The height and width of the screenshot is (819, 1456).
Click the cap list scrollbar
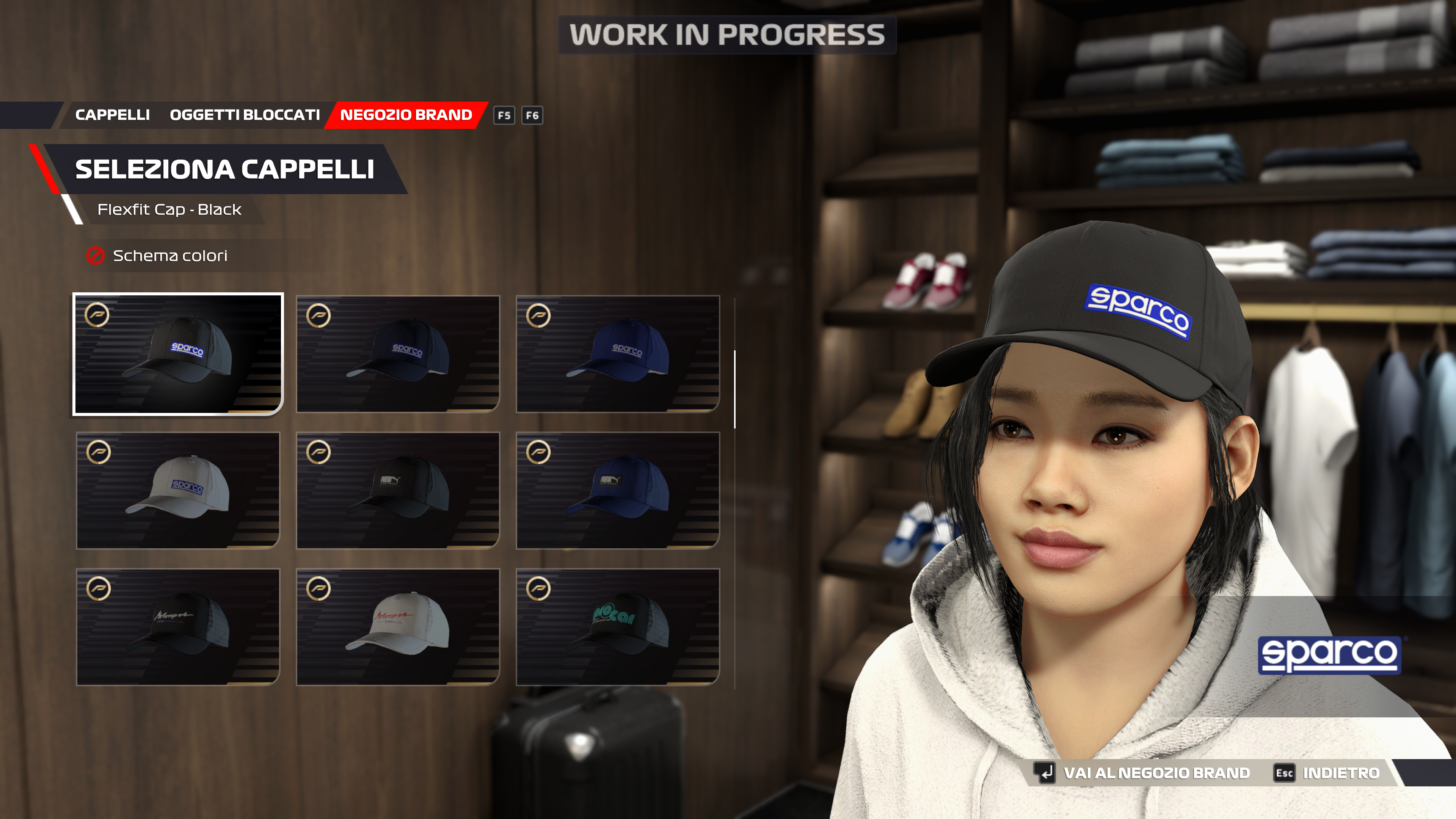735,389
